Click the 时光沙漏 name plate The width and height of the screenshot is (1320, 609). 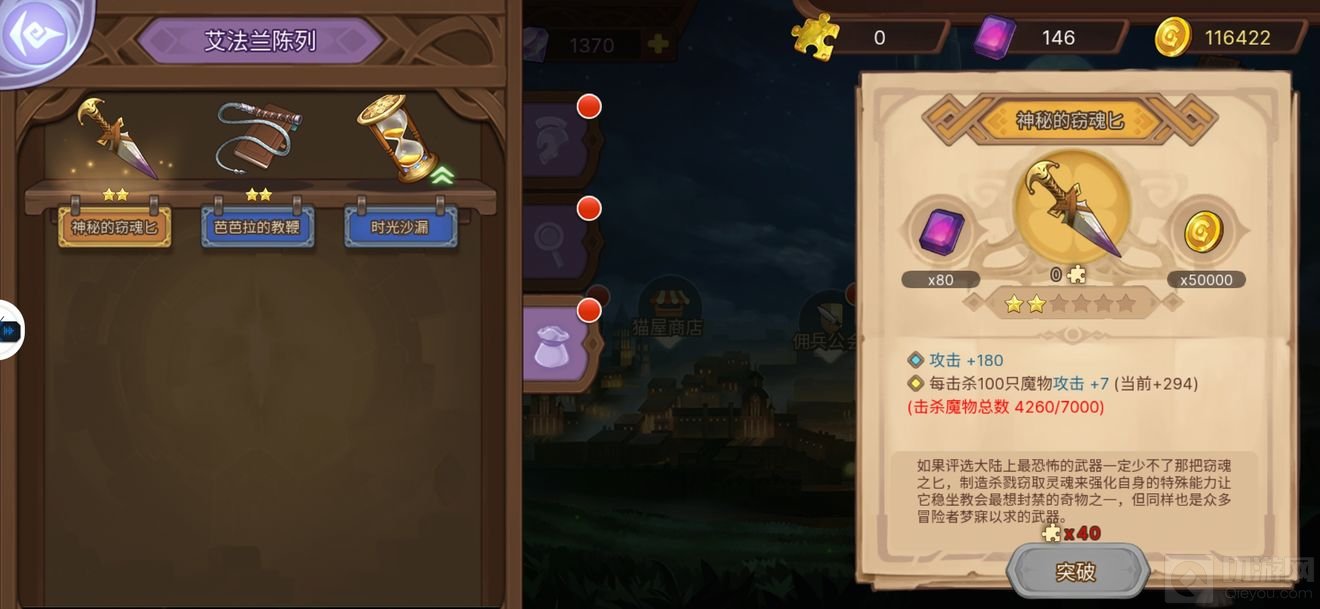tap(400, 227)
